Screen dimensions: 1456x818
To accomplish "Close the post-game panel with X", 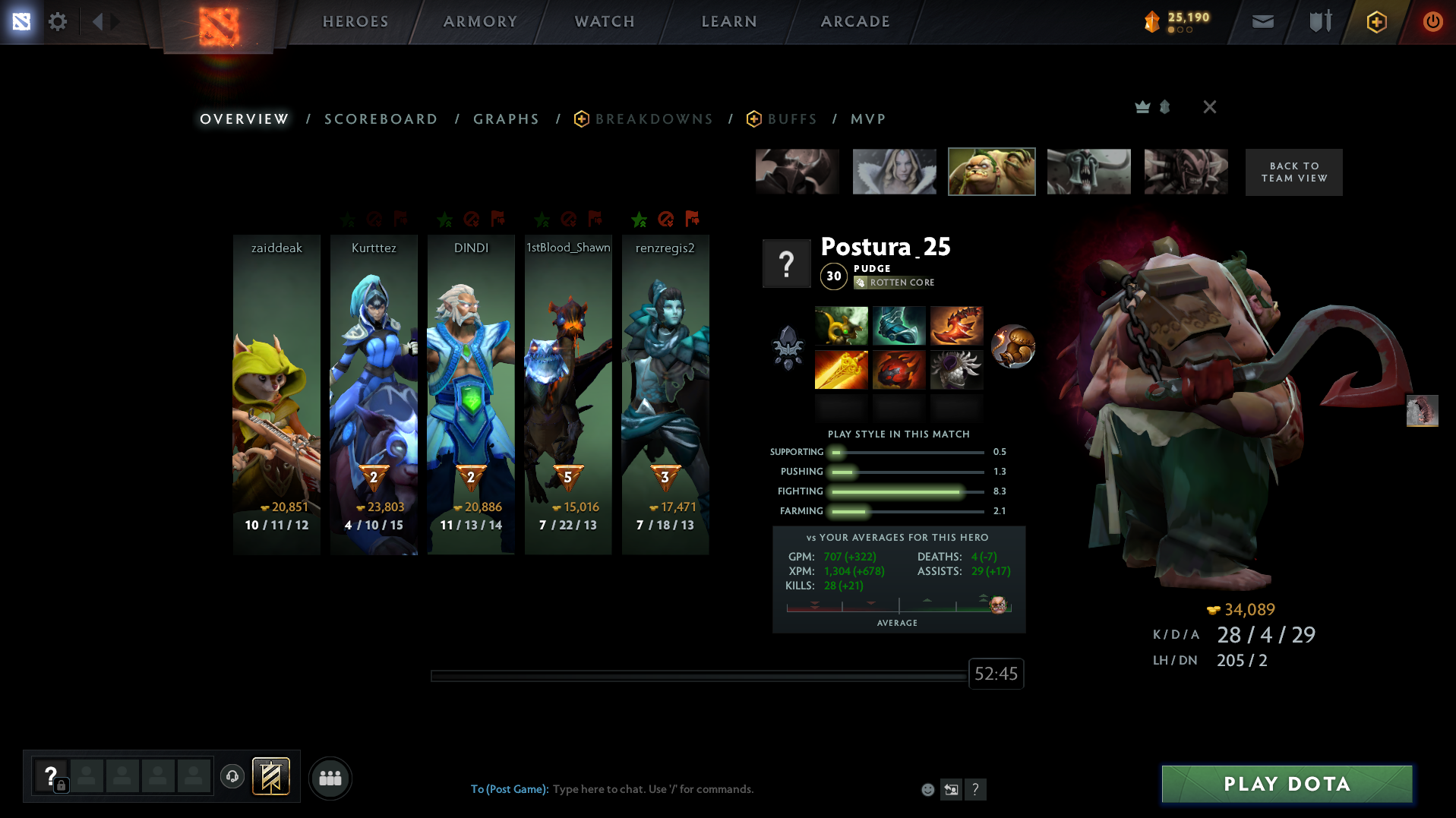I will point(1210,107).
